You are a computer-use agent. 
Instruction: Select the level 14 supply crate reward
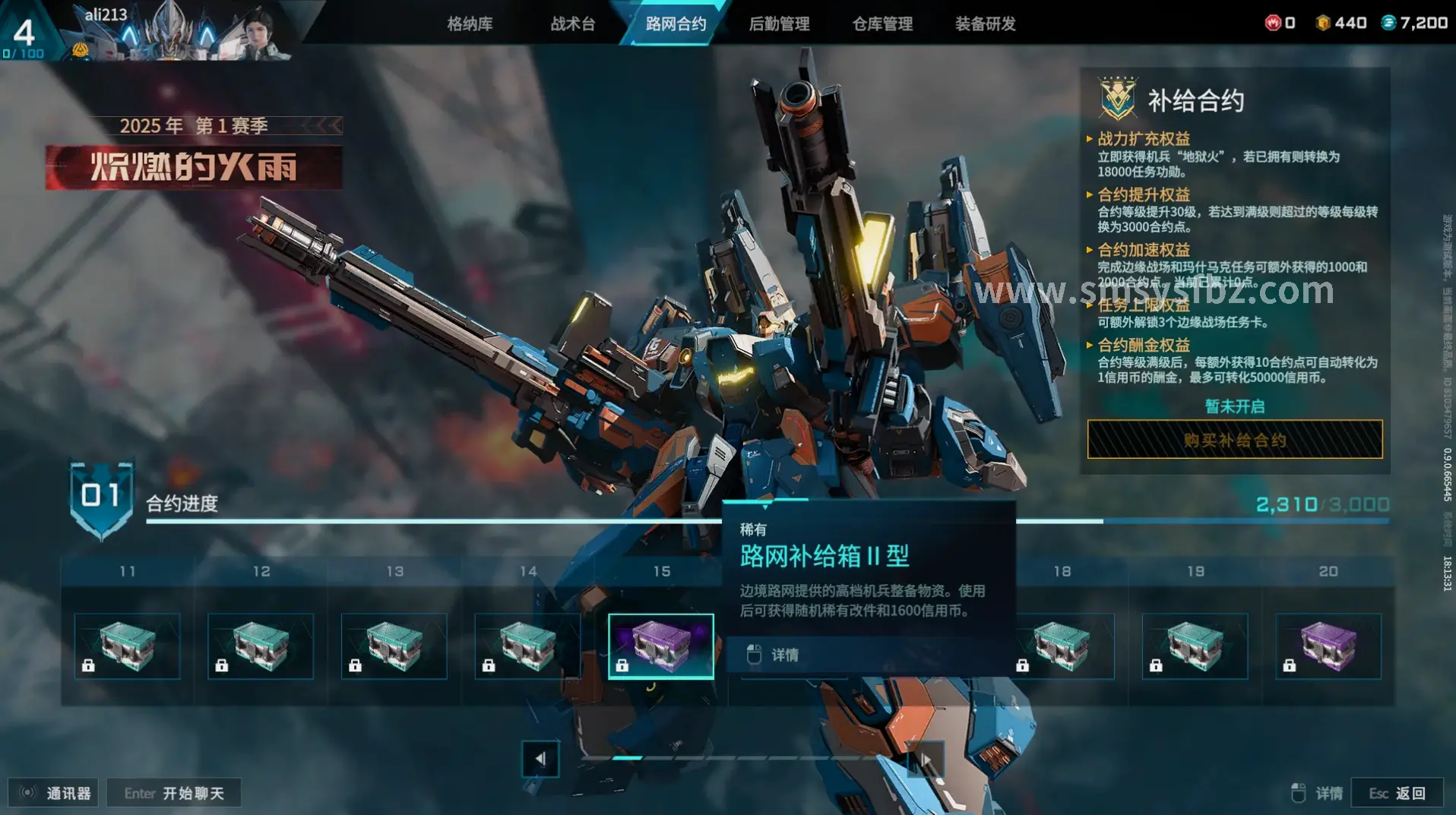click(527, 646)
